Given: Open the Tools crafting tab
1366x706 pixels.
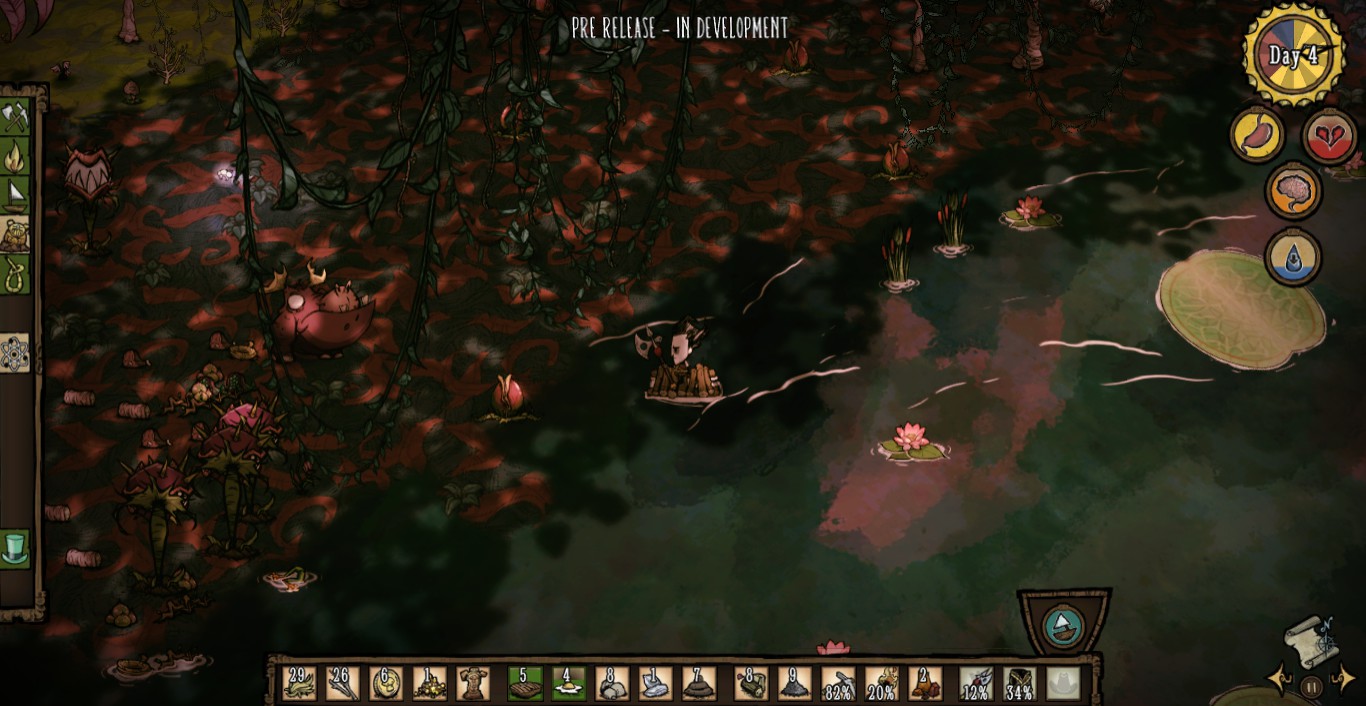Looking at the screenshot, I should [x=15, y=118].
